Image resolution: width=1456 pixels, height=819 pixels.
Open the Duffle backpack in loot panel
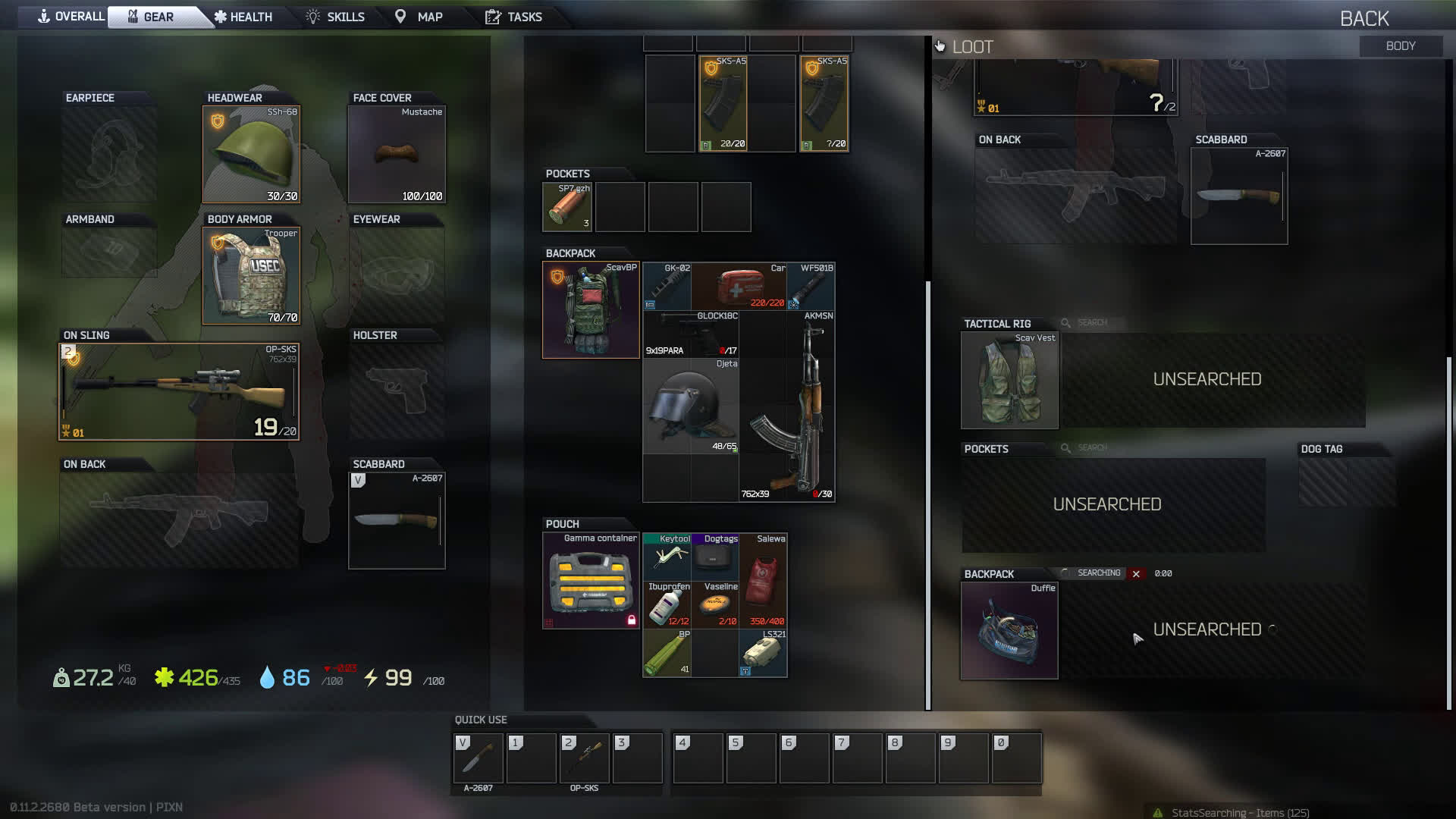point(1009,631)
